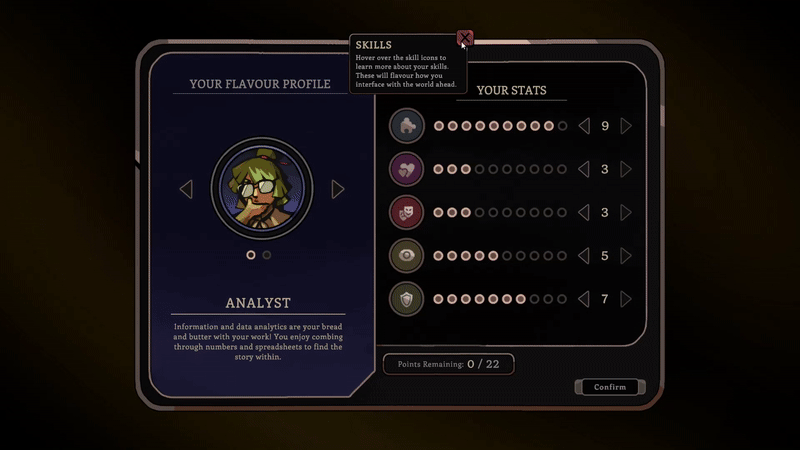Decrease the eye stat
This screenshot has width=800, height=450.
(x=584, y=255)
